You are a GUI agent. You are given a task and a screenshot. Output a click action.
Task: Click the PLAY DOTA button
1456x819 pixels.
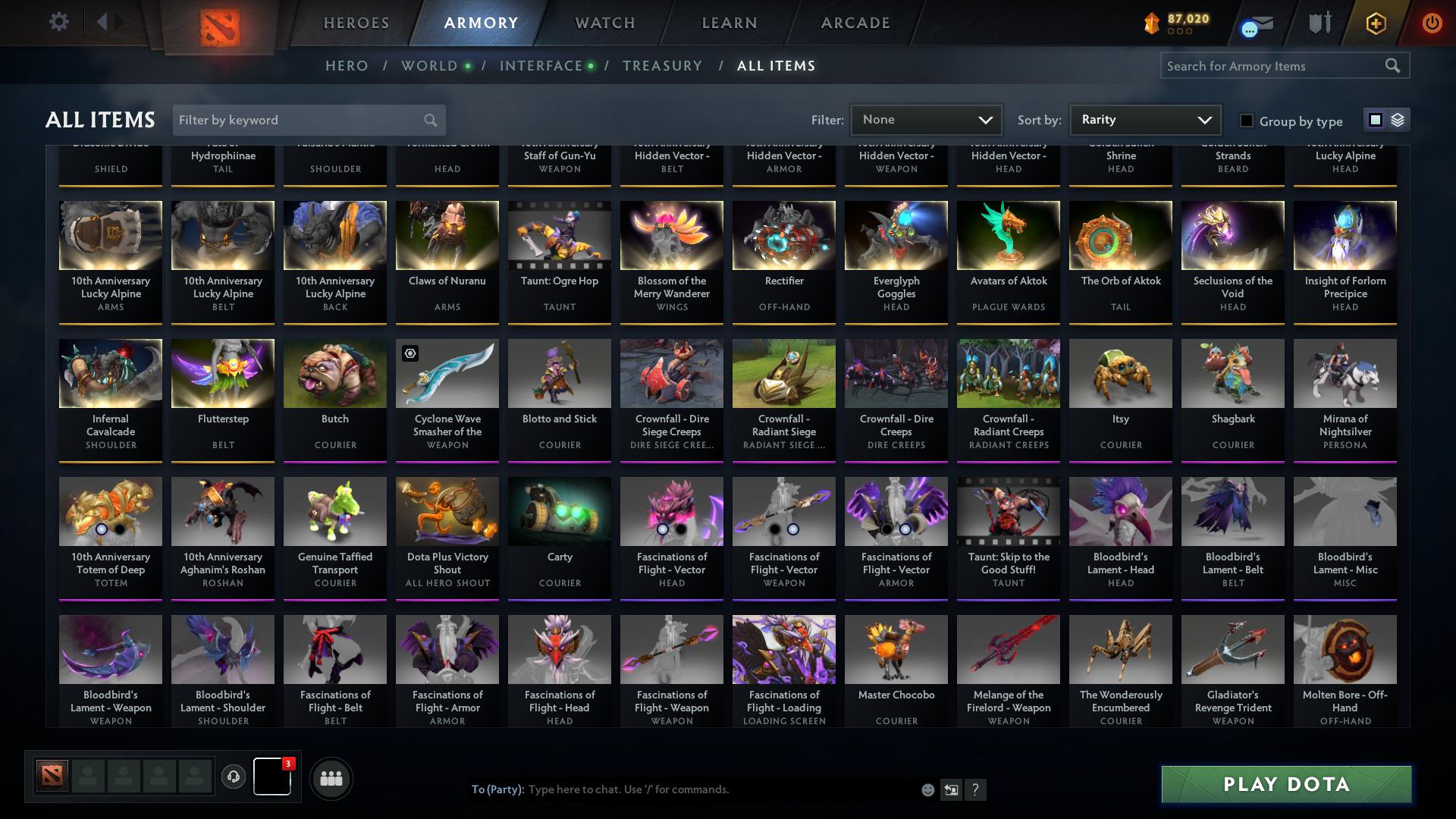1285,784
